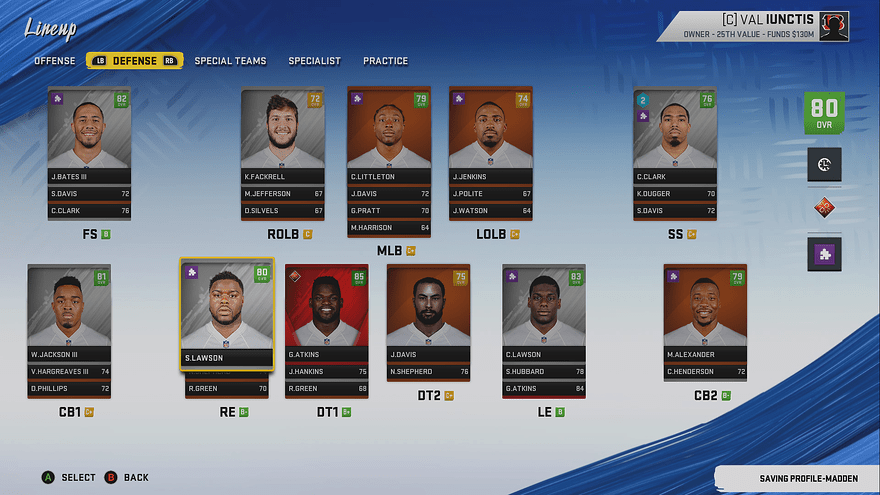Image resolution: width=880 pixels, height=495 pixels.
Task: Go to the Specialist tab
Action: click(314, 61)
